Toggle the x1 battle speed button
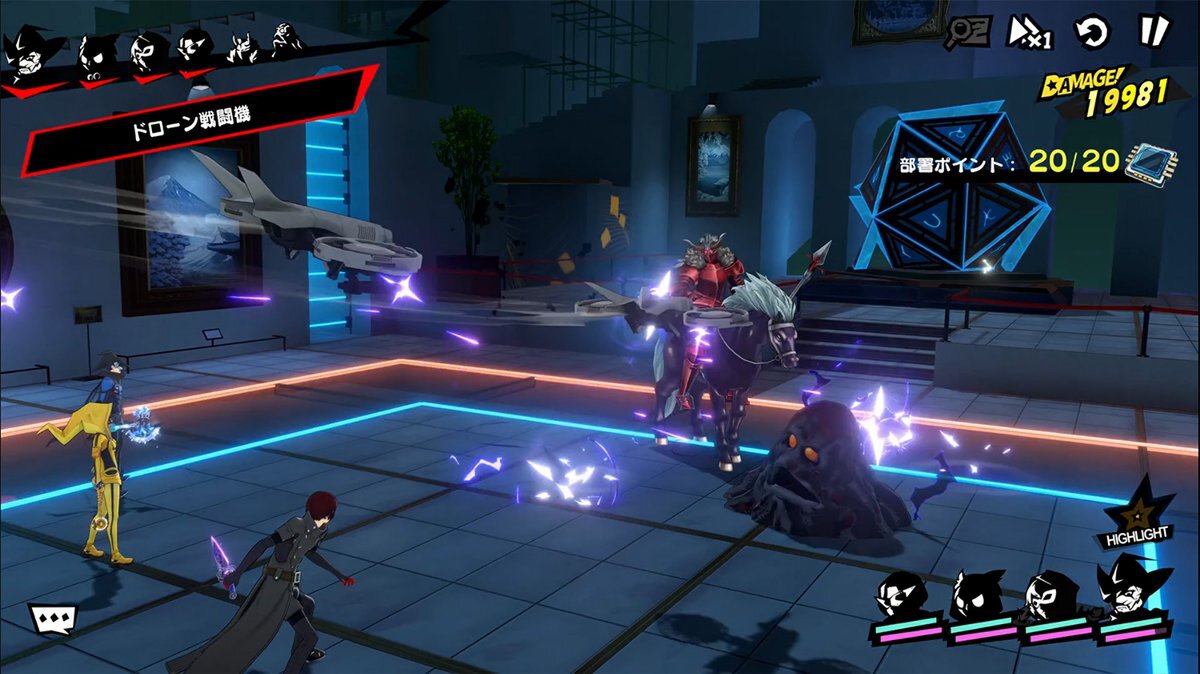1200x674 pixels. tap(1027, 33)
